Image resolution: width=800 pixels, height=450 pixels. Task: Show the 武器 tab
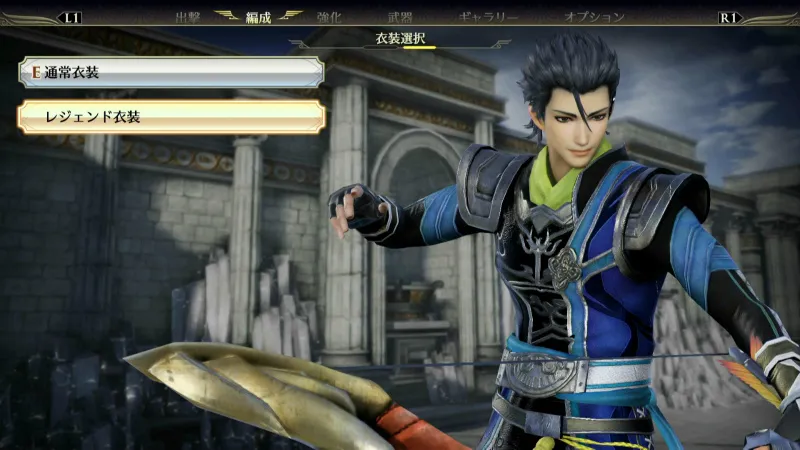(x=399, y=17)
